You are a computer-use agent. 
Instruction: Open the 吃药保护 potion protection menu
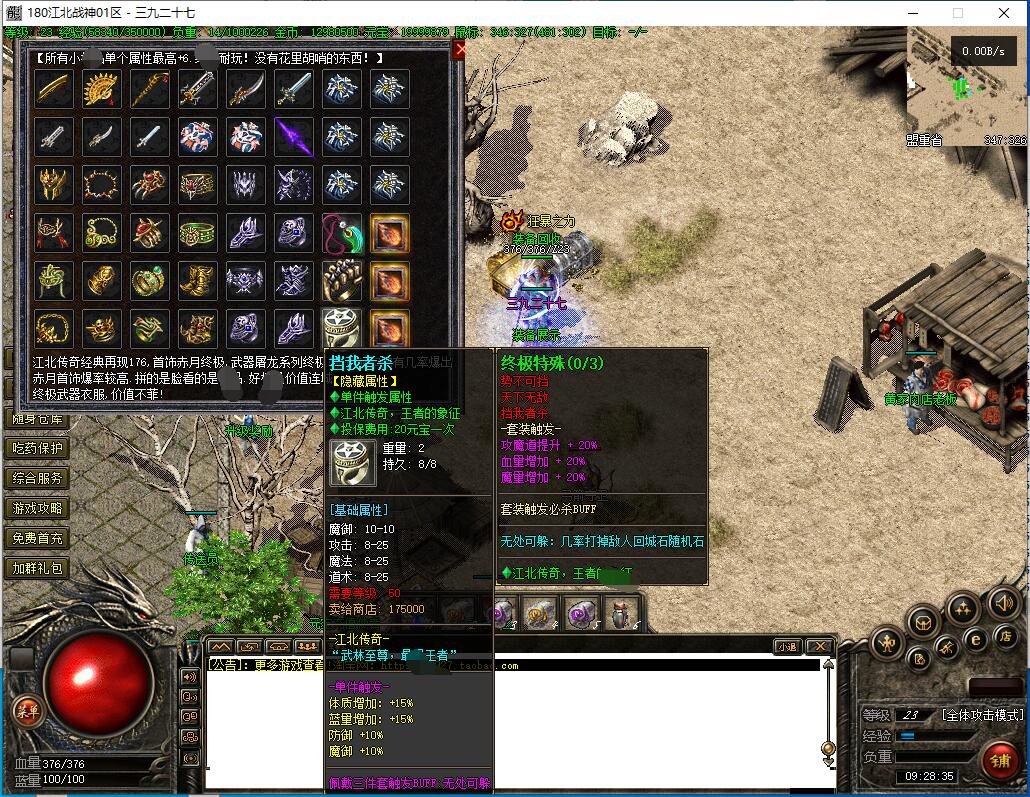pos(38,448)
